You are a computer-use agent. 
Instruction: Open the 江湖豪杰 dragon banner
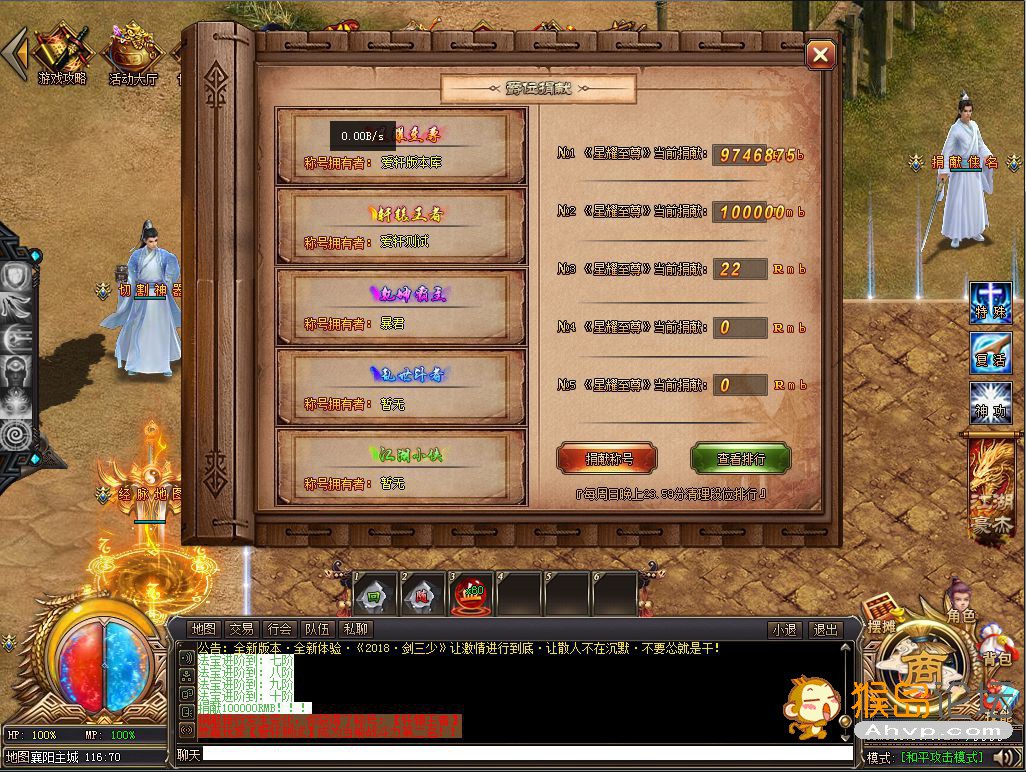991,487
